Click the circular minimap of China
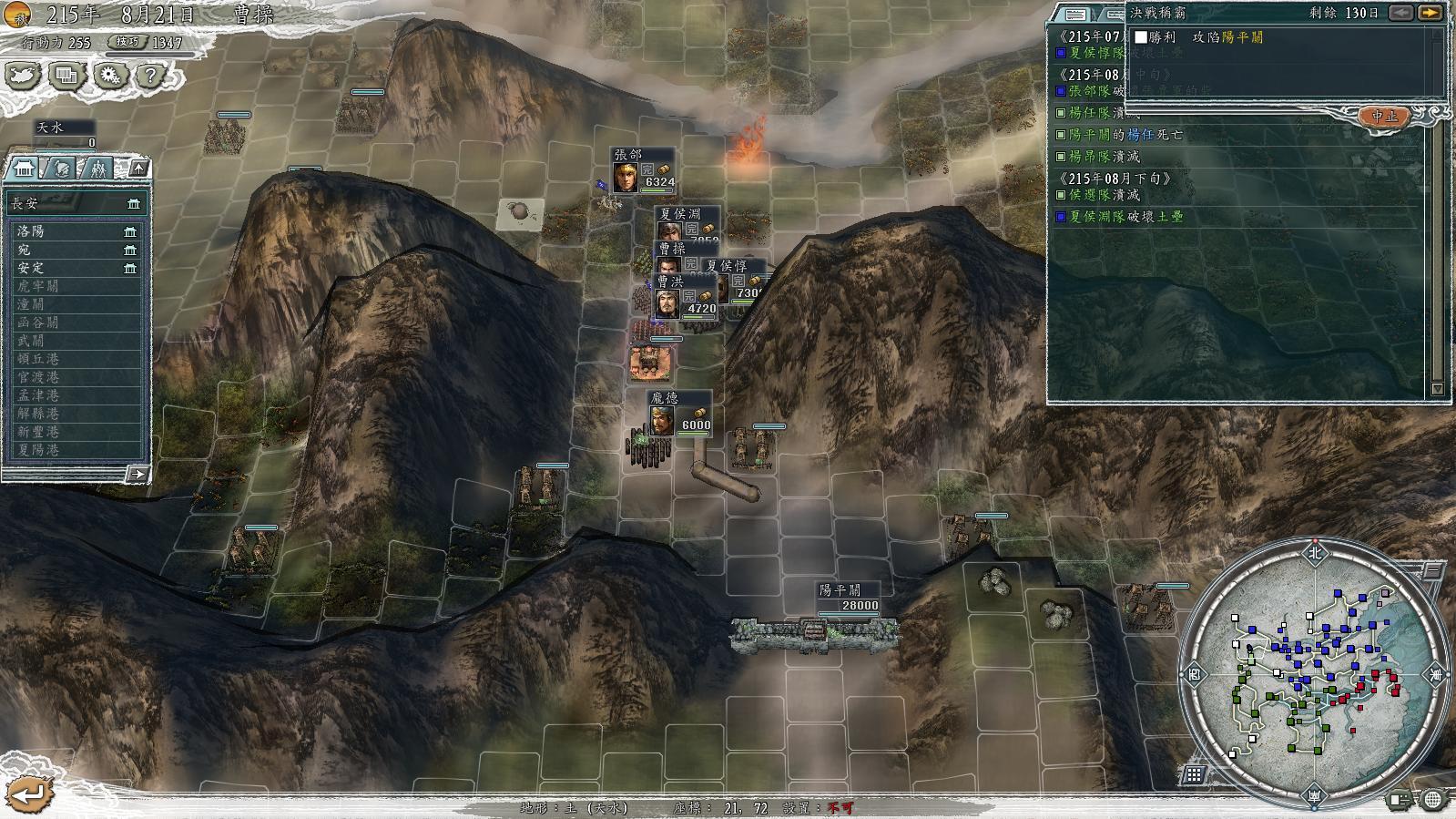Screen dimensions: 1456x819 pos(1313,672)
